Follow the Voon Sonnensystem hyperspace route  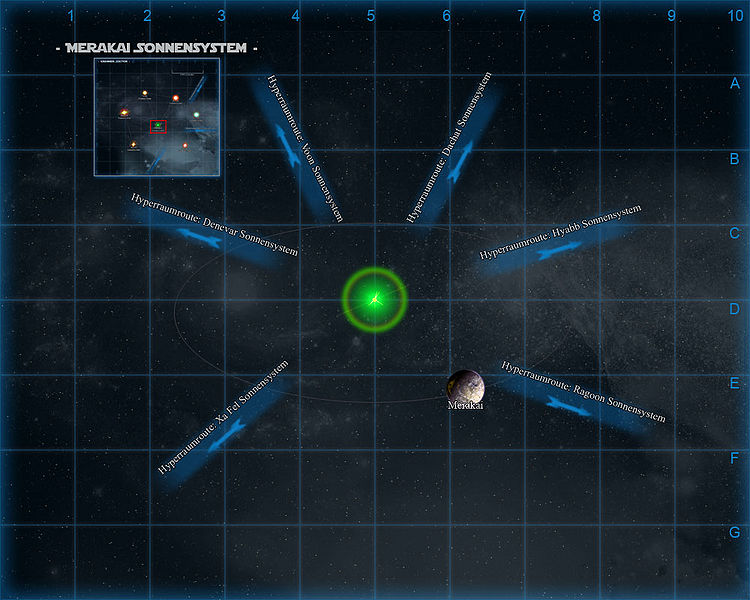click(293, 145)
